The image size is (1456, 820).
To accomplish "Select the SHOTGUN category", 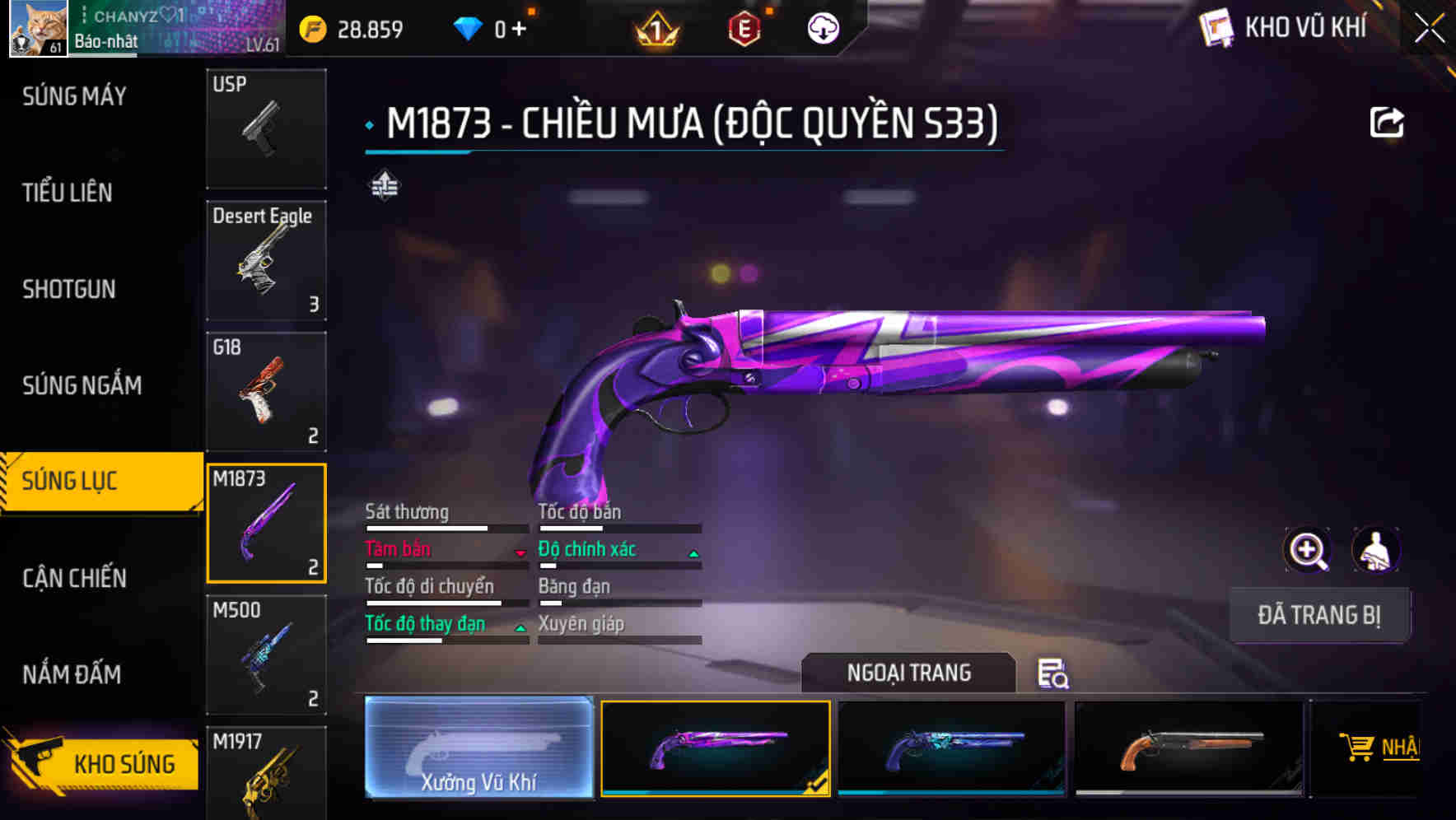I will [69, 290].
